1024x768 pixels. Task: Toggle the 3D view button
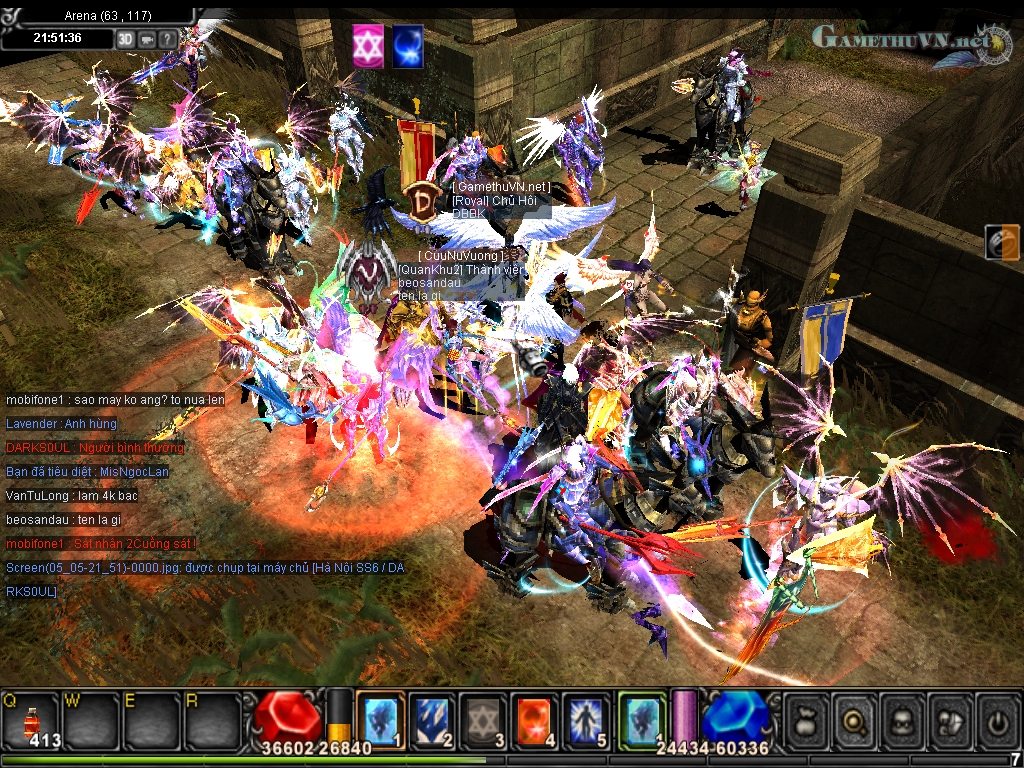pyautogui.click(x=126, y=38)
